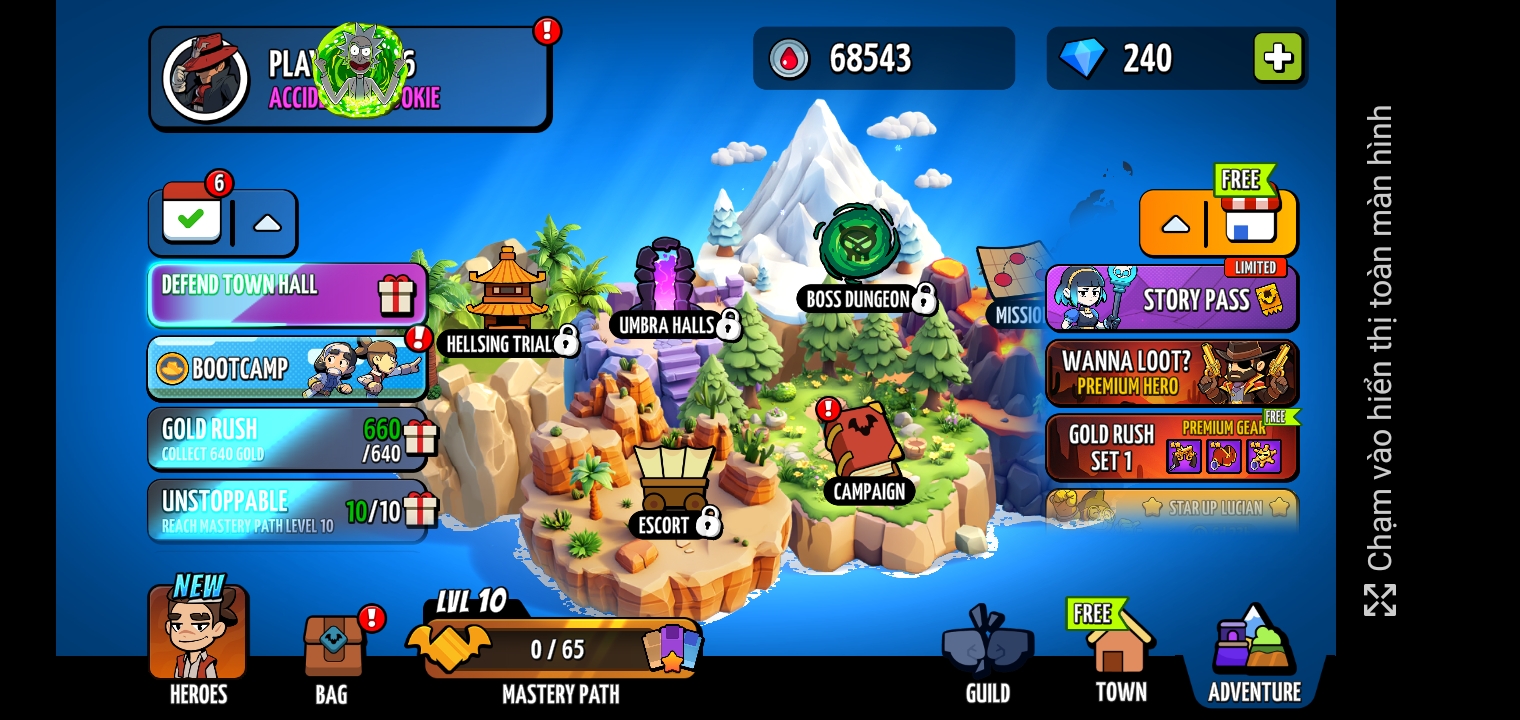Tap the fullscreen display toggle
1520x720 pixels.
point(1380,600)
